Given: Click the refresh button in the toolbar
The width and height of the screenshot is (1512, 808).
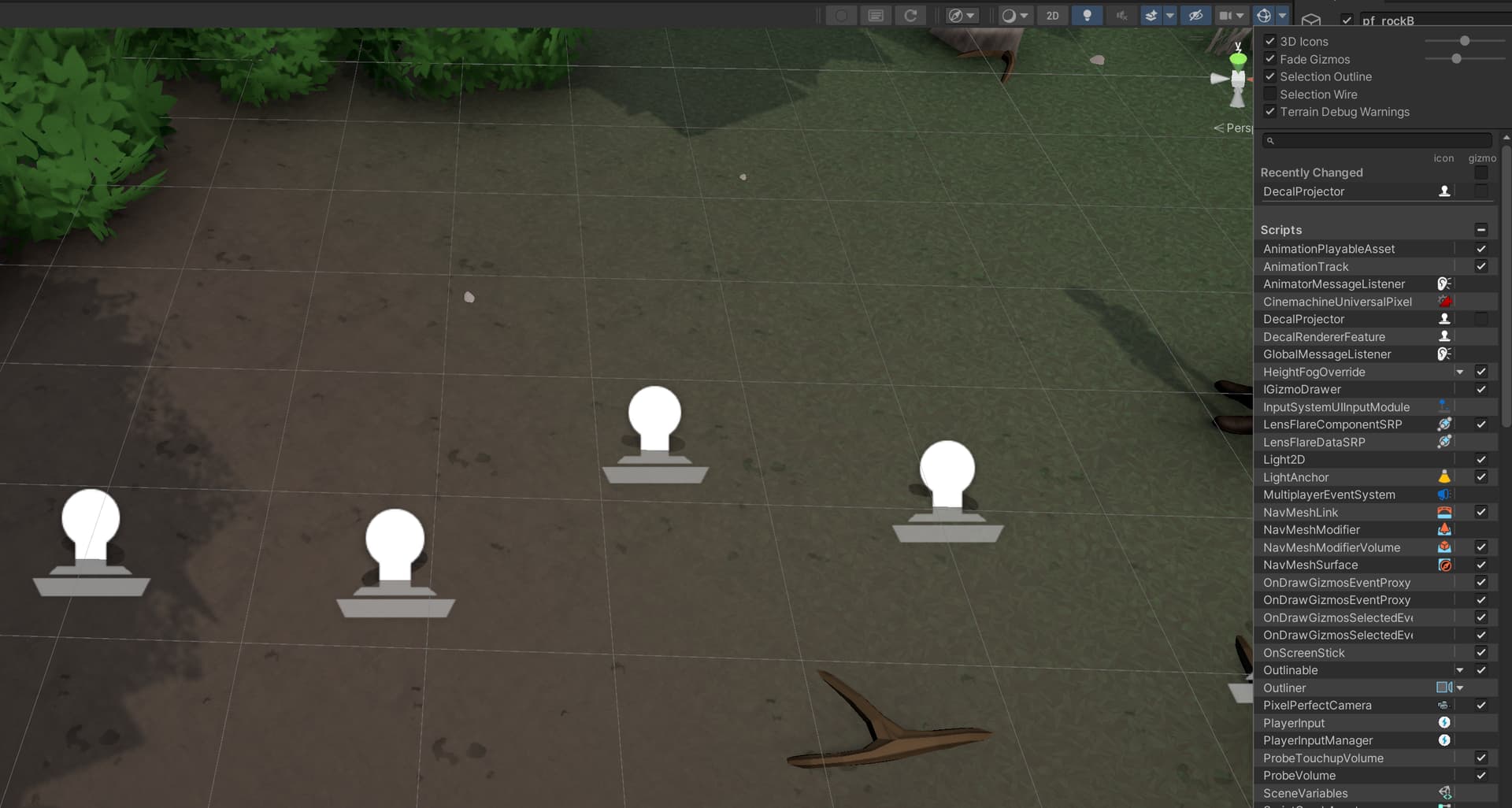Looking at the screenshot, I should click(911, 15).
